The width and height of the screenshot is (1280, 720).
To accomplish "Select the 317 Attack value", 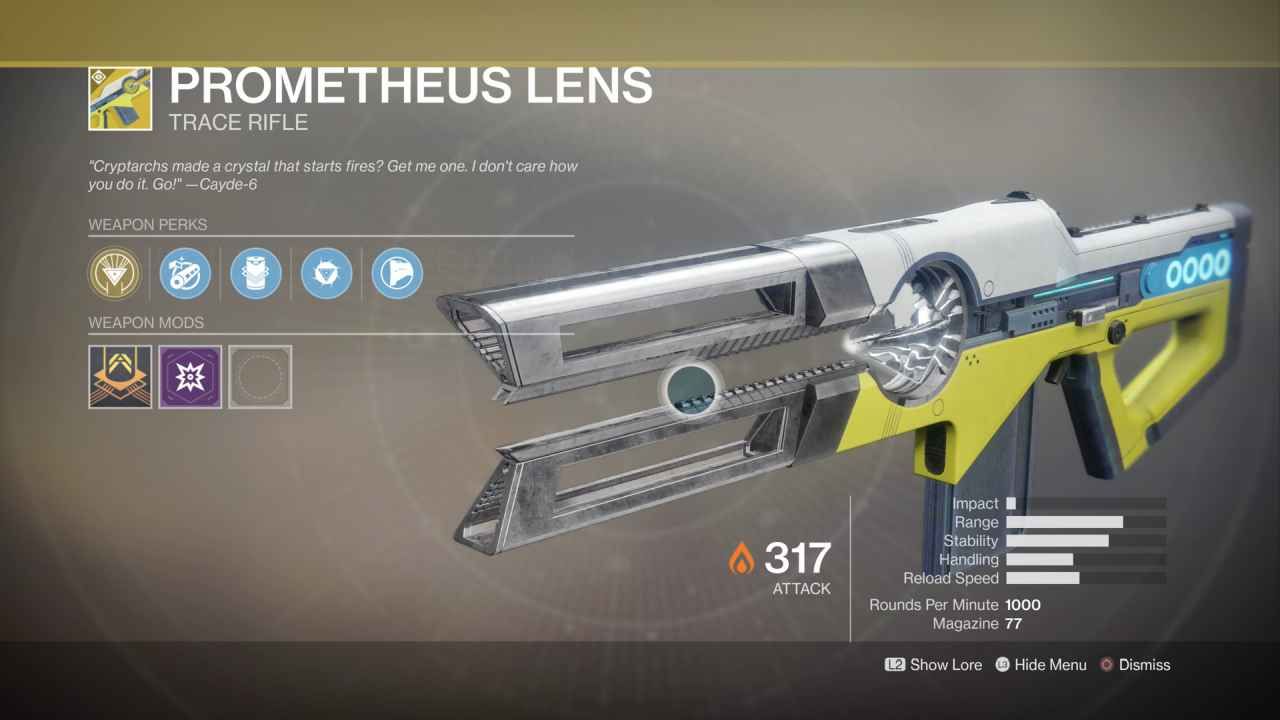I will pos(797,560).
